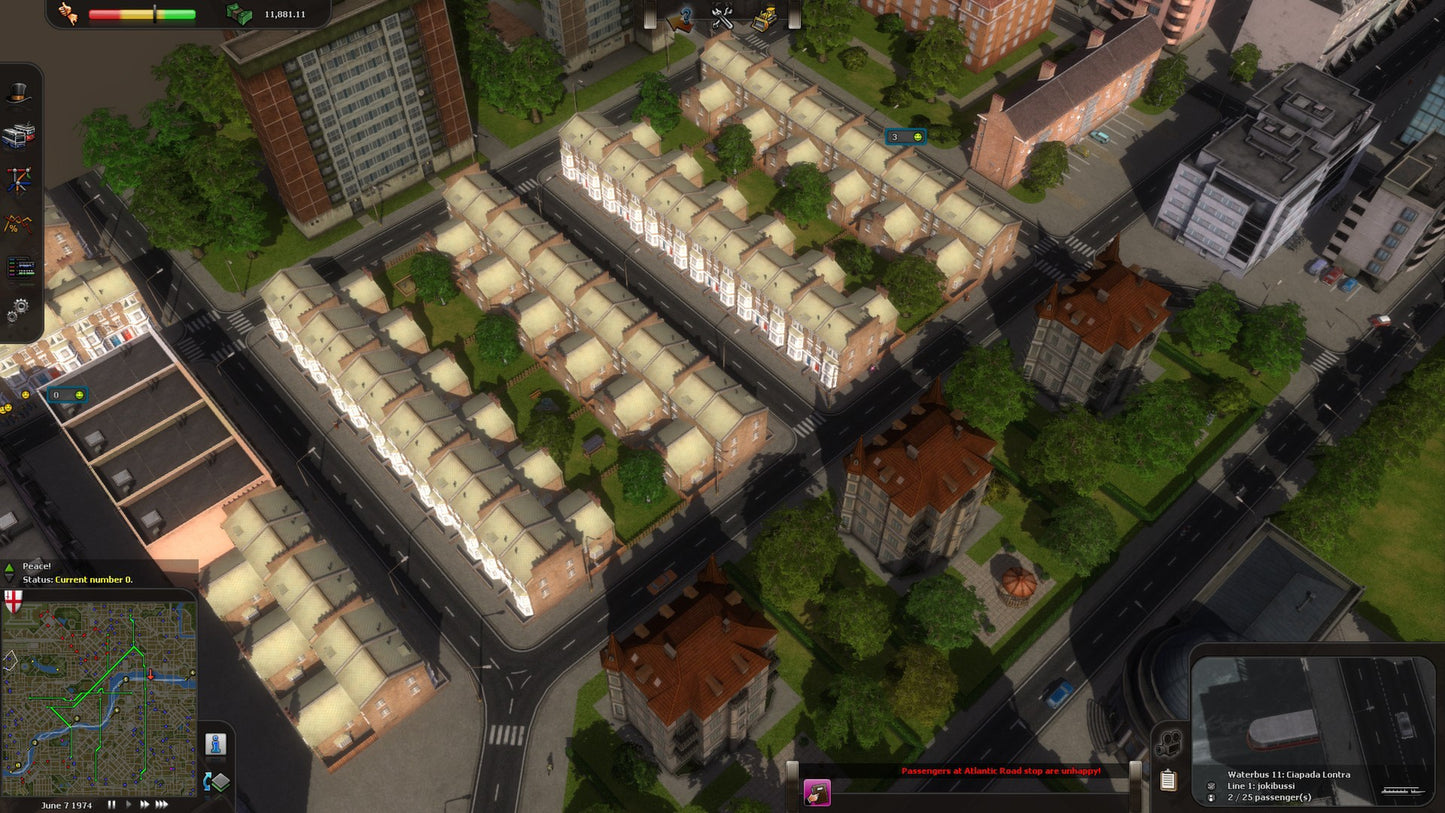Viewport: 1445px width, 813px height.
Task: Select the bulldozer demolish tool
Action: (x=765, y=17)
